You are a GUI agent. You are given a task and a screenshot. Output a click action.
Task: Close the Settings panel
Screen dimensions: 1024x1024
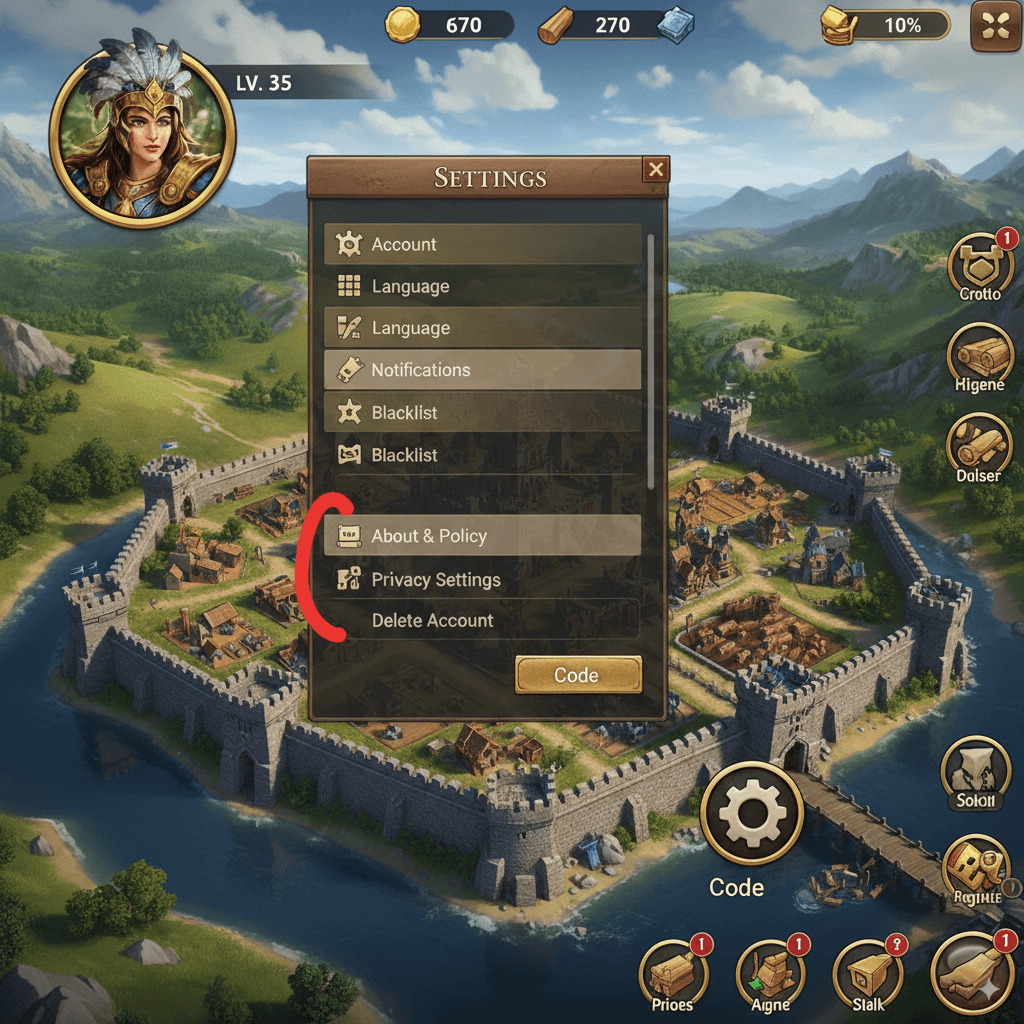(656, 170)
